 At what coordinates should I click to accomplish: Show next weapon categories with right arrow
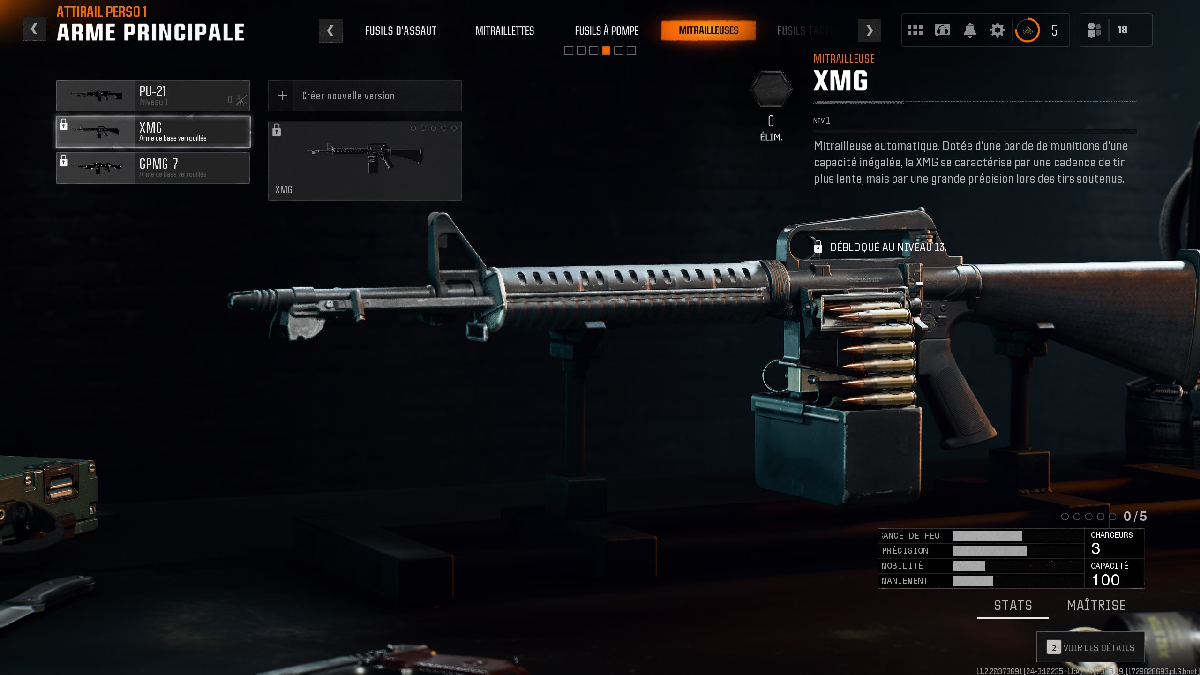tap(870, 31)
